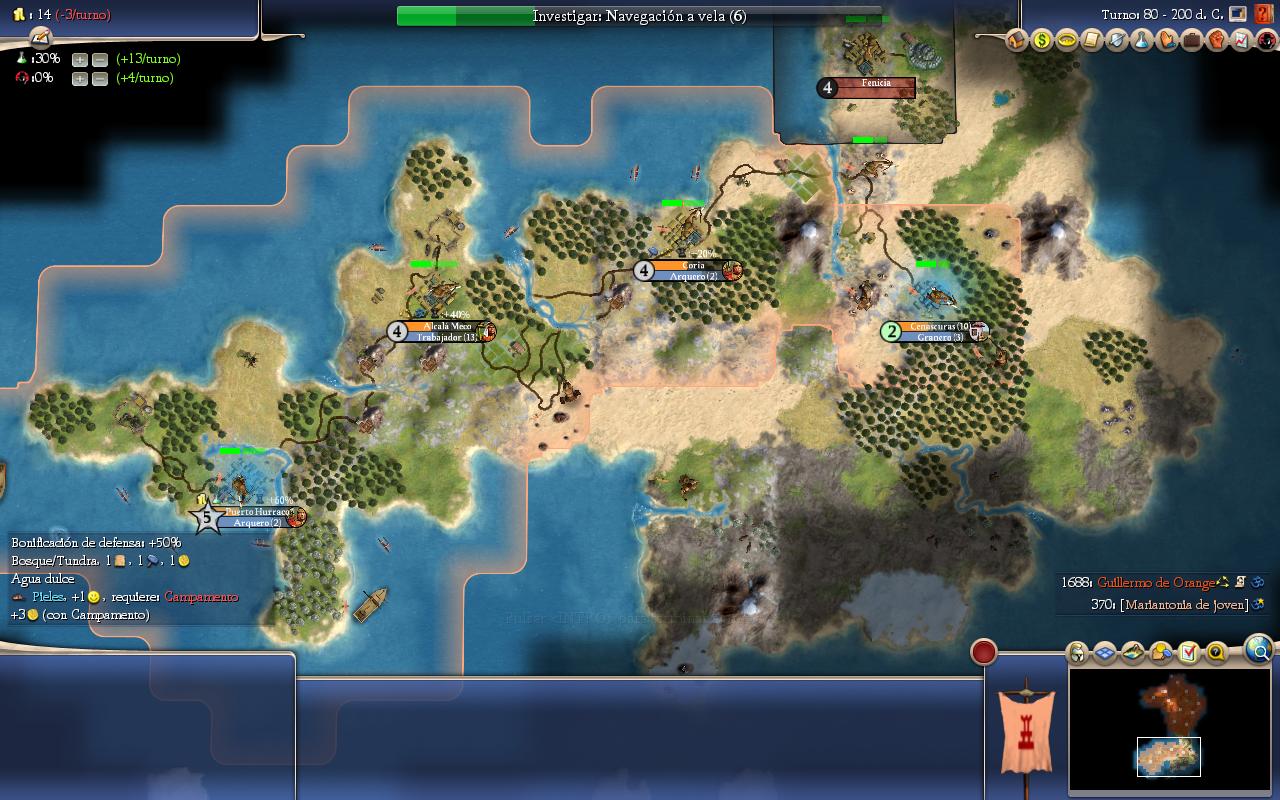1280x800 pixels.
Task: Open the event log notepad icon
Action: (40, 38)
